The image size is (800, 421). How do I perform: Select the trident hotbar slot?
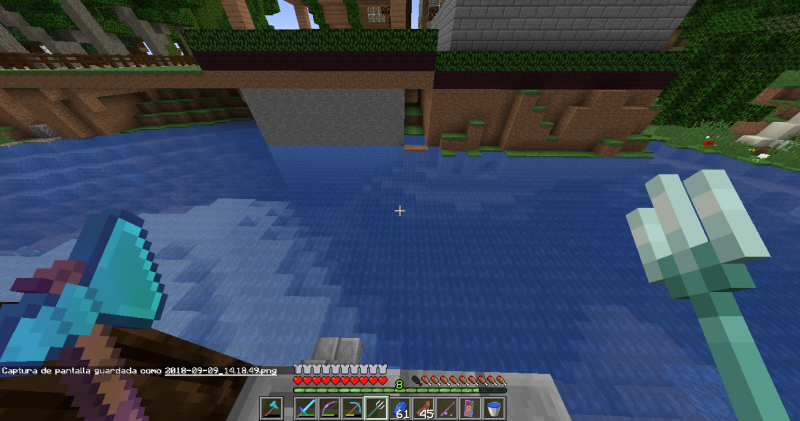tap(377, 409)
